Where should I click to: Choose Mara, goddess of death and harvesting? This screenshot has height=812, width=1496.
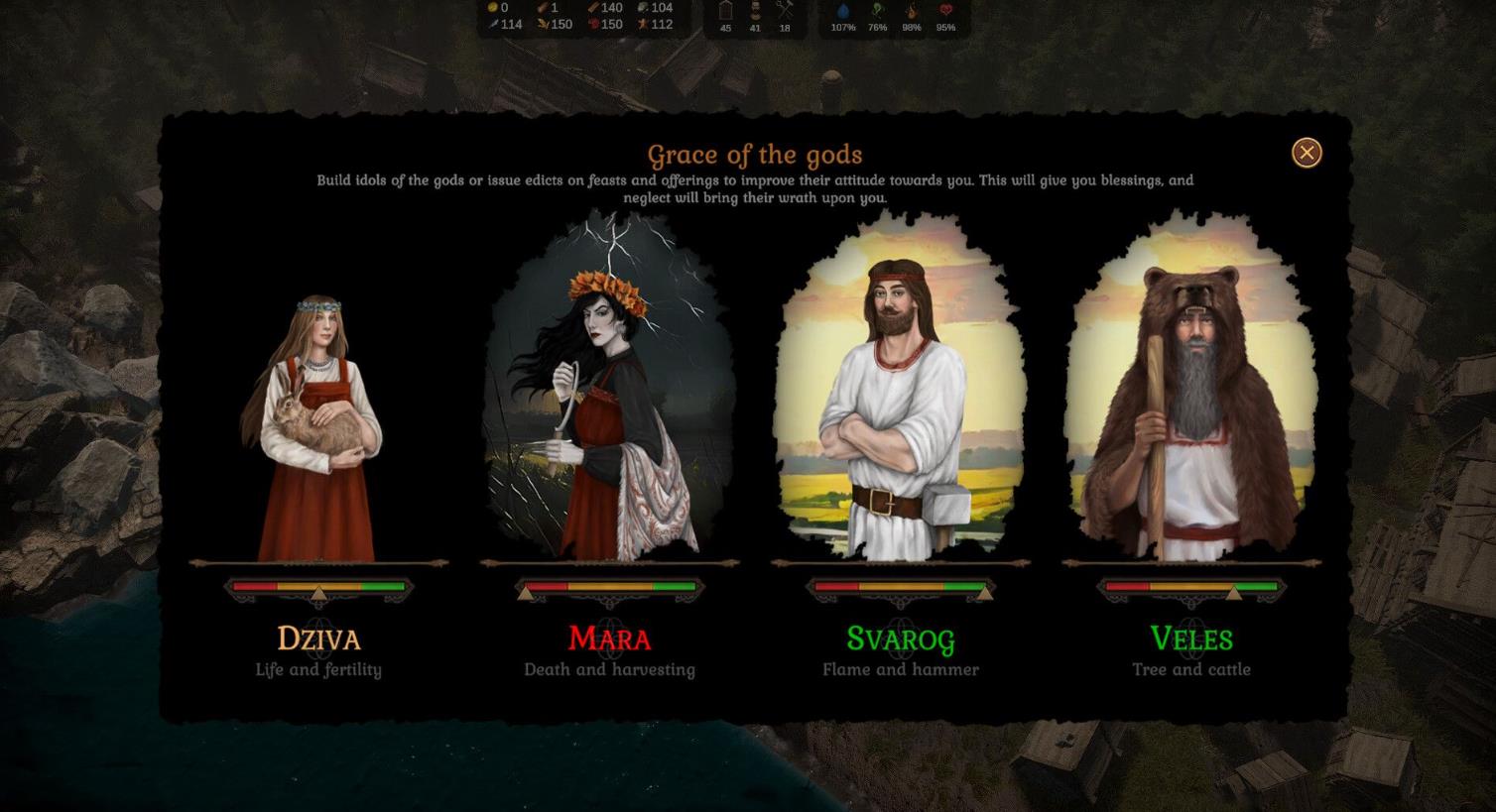(x=609, y=397)
